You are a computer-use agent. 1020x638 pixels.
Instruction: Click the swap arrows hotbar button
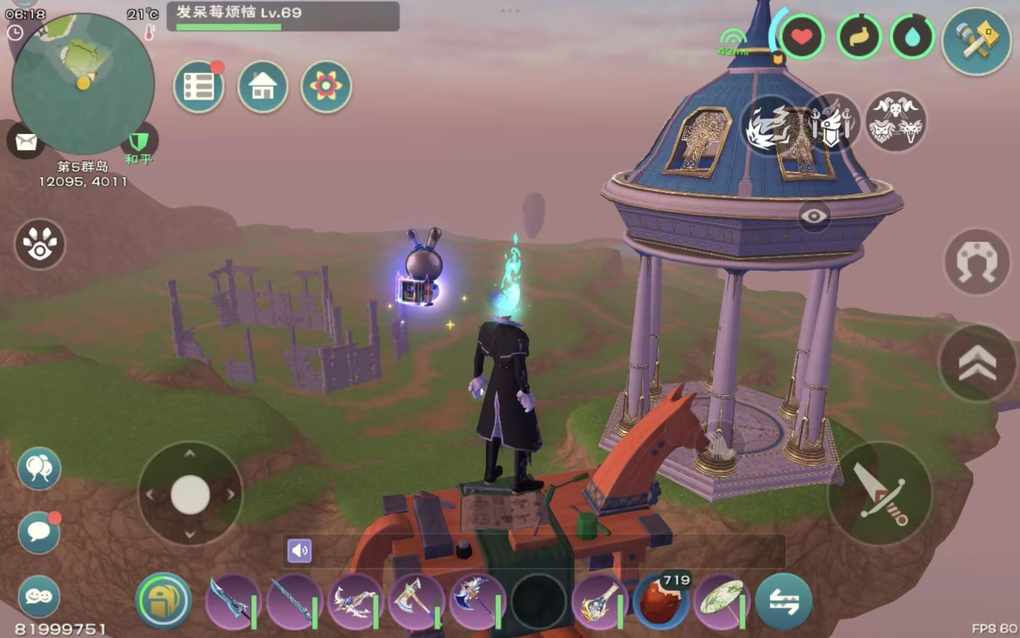784,601
